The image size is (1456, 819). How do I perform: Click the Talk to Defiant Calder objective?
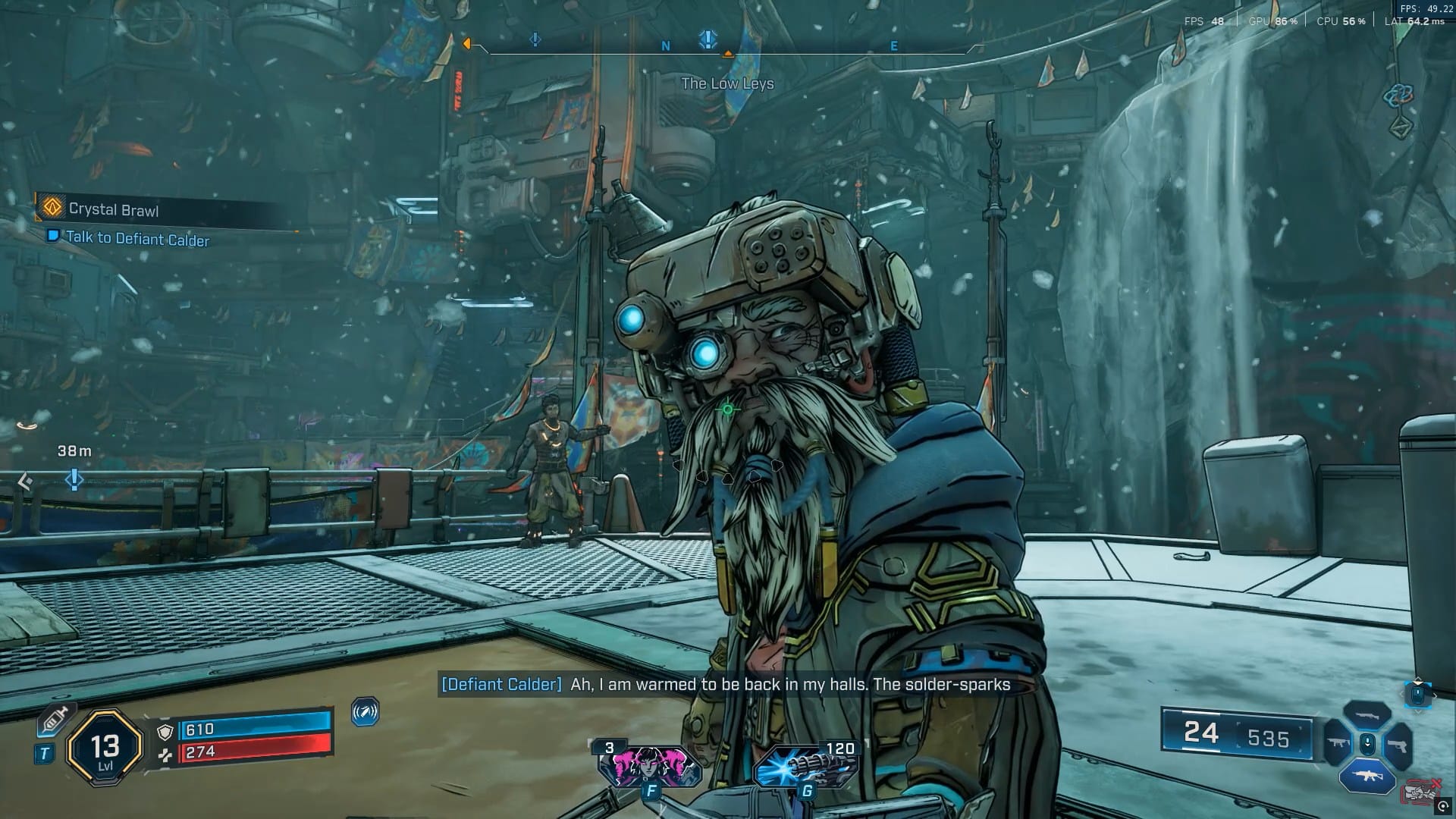pos(136,239)
